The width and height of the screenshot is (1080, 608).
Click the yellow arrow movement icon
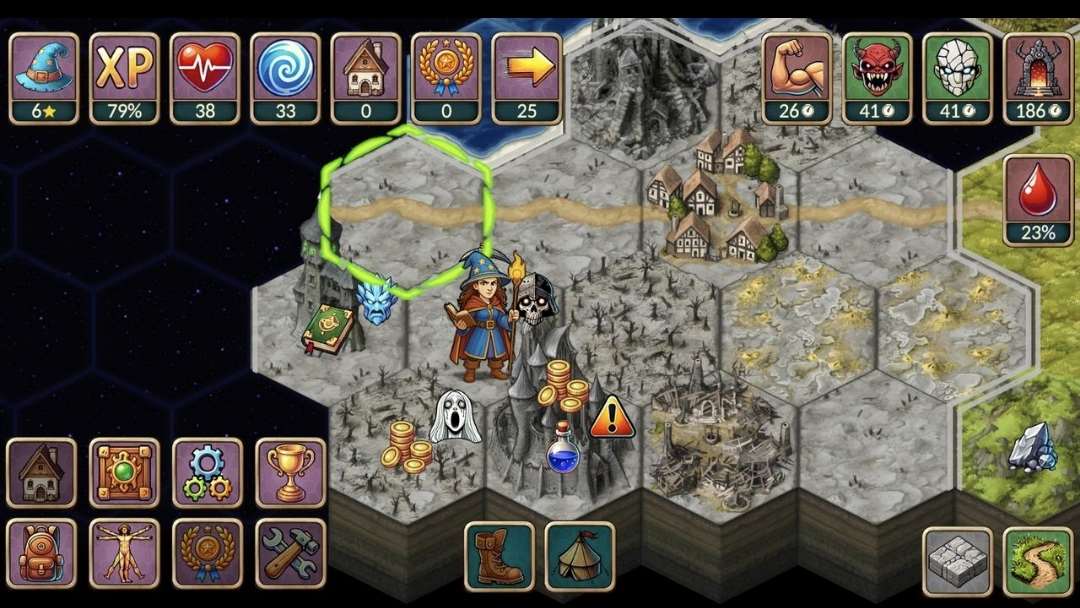526,77
